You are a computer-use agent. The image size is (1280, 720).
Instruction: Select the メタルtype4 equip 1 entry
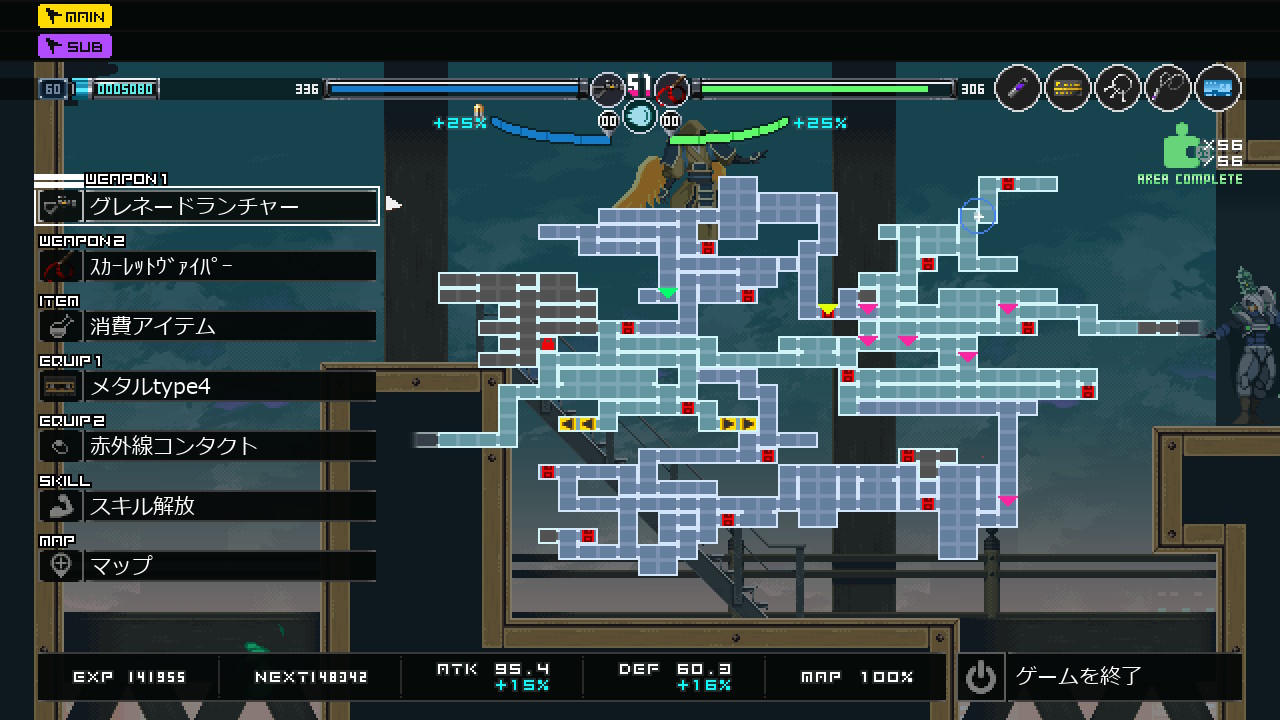pyautogui.click(x=207, y=386)
